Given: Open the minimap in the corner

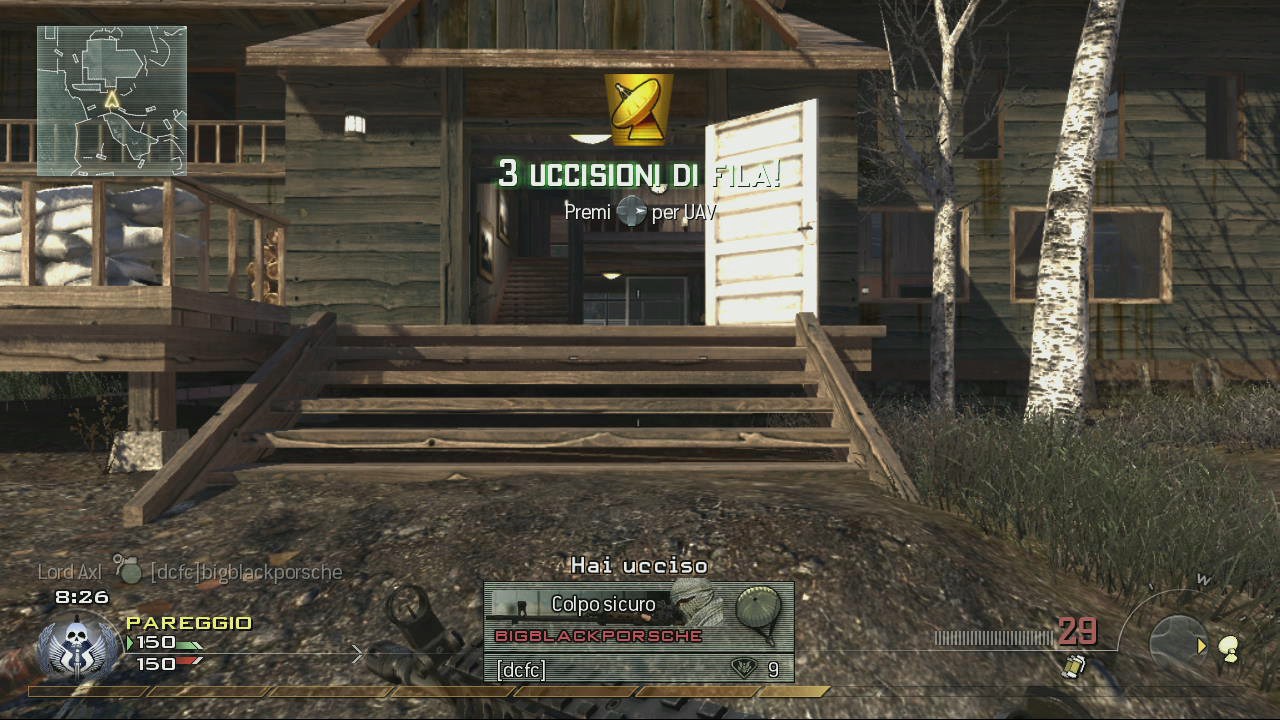Looking at the screenshot, I should [112, 100].
